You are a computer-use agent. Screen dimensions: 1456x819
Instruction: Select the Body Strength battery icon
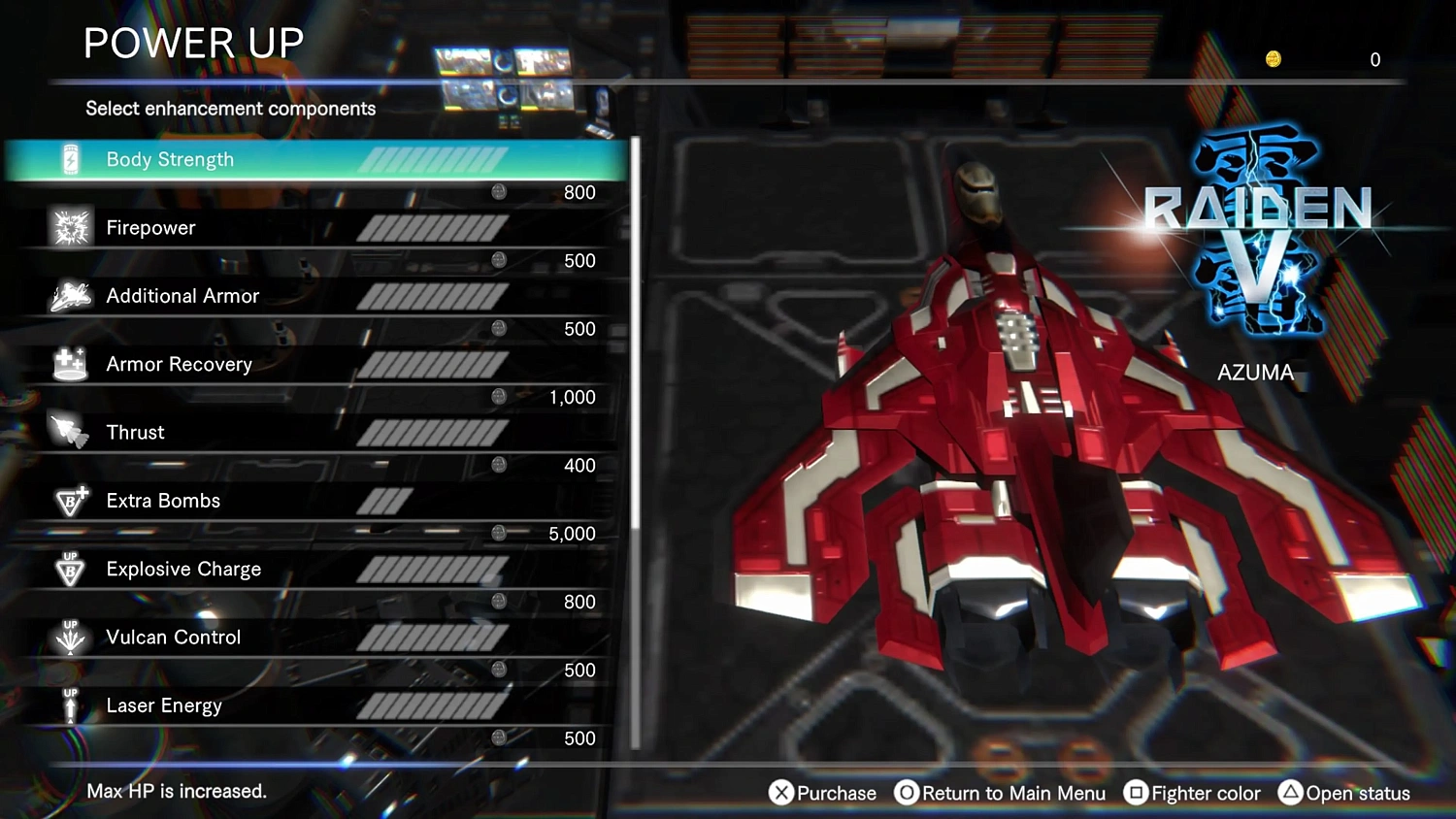[69, 158]
